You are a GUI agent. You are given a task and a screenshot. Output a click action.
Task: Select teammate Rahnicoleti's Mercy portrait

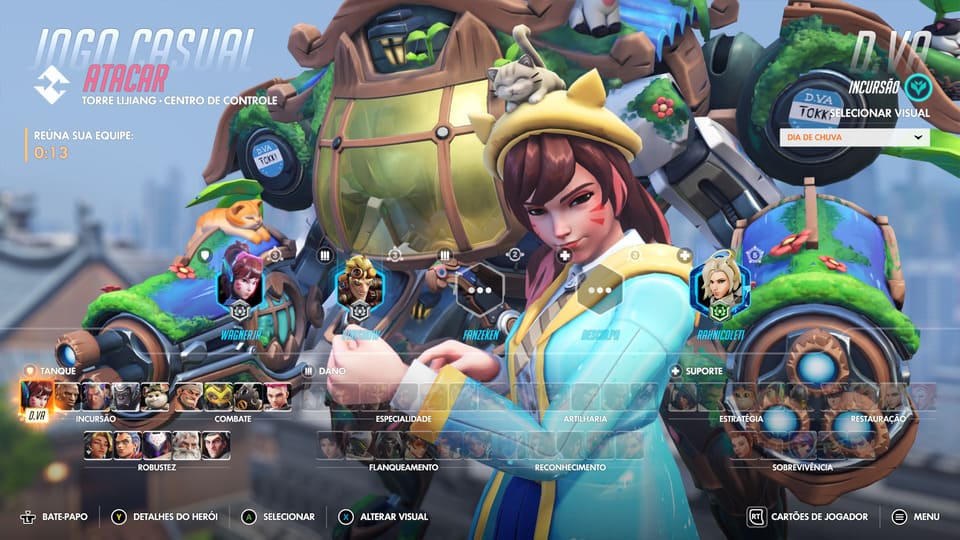click(718, 283)
